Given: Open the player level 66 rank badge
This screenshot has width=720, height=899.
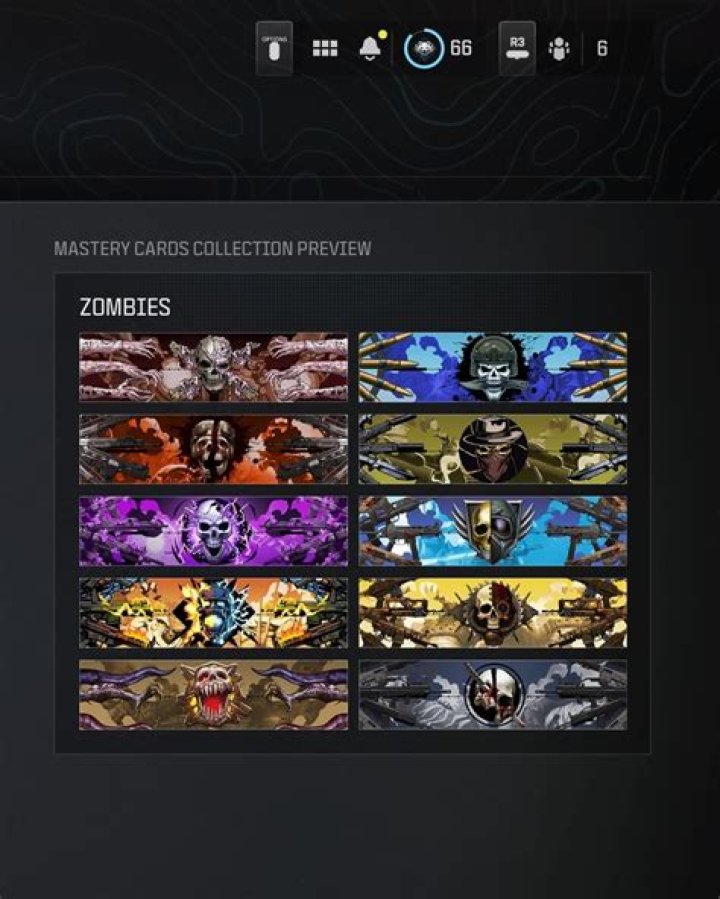Looking at the screenshot, I should [424, 49].
